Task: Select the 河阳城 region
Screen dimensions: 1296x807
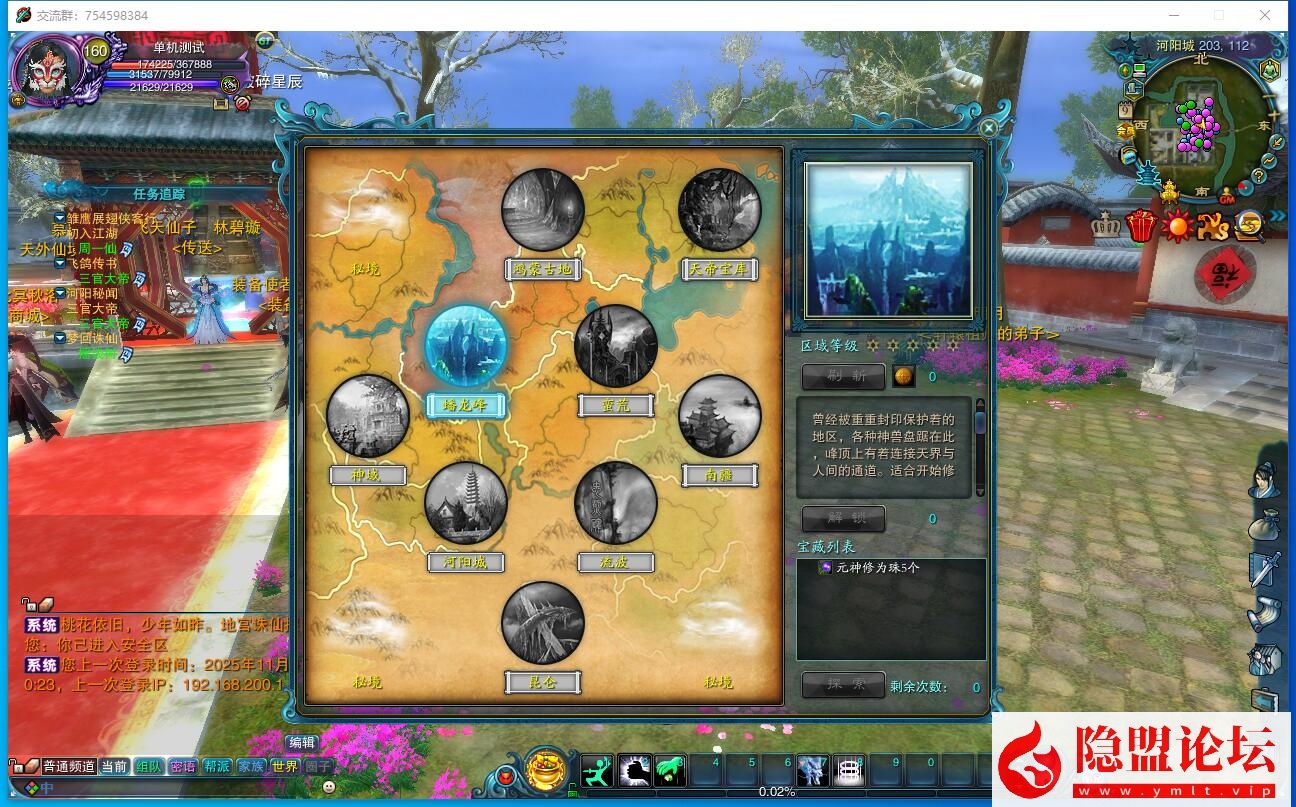Action: point(465,503)
